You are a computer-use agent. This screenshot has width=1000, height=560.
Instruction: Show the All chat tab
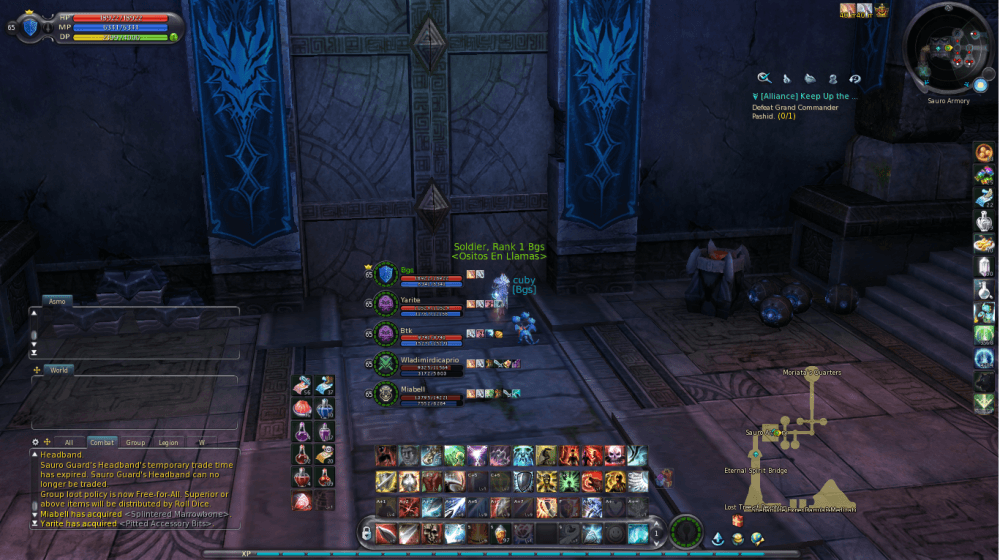point(68,442)
